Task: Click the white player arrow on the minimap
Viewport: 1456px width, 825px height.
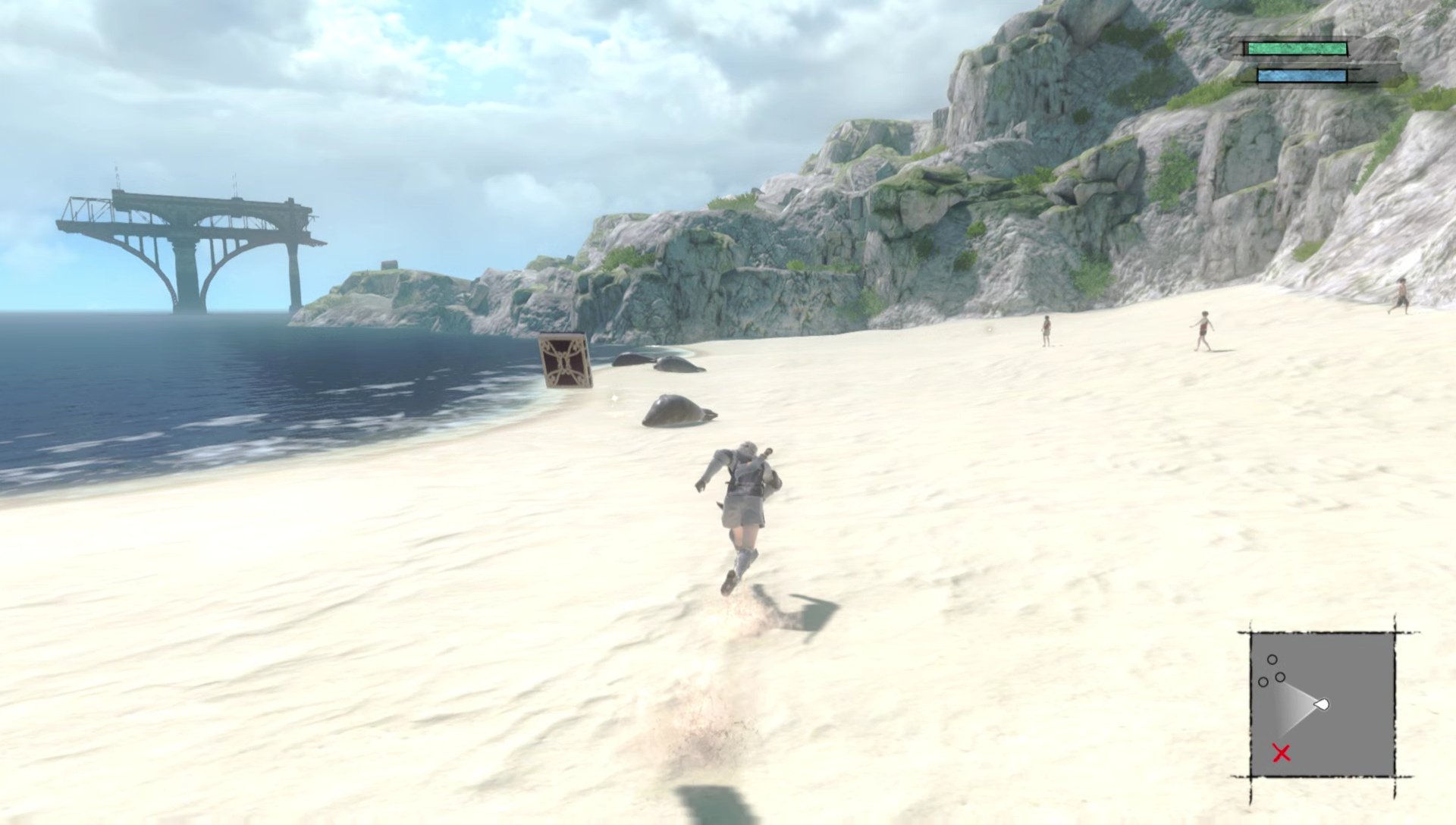Action: [1322, 704]
